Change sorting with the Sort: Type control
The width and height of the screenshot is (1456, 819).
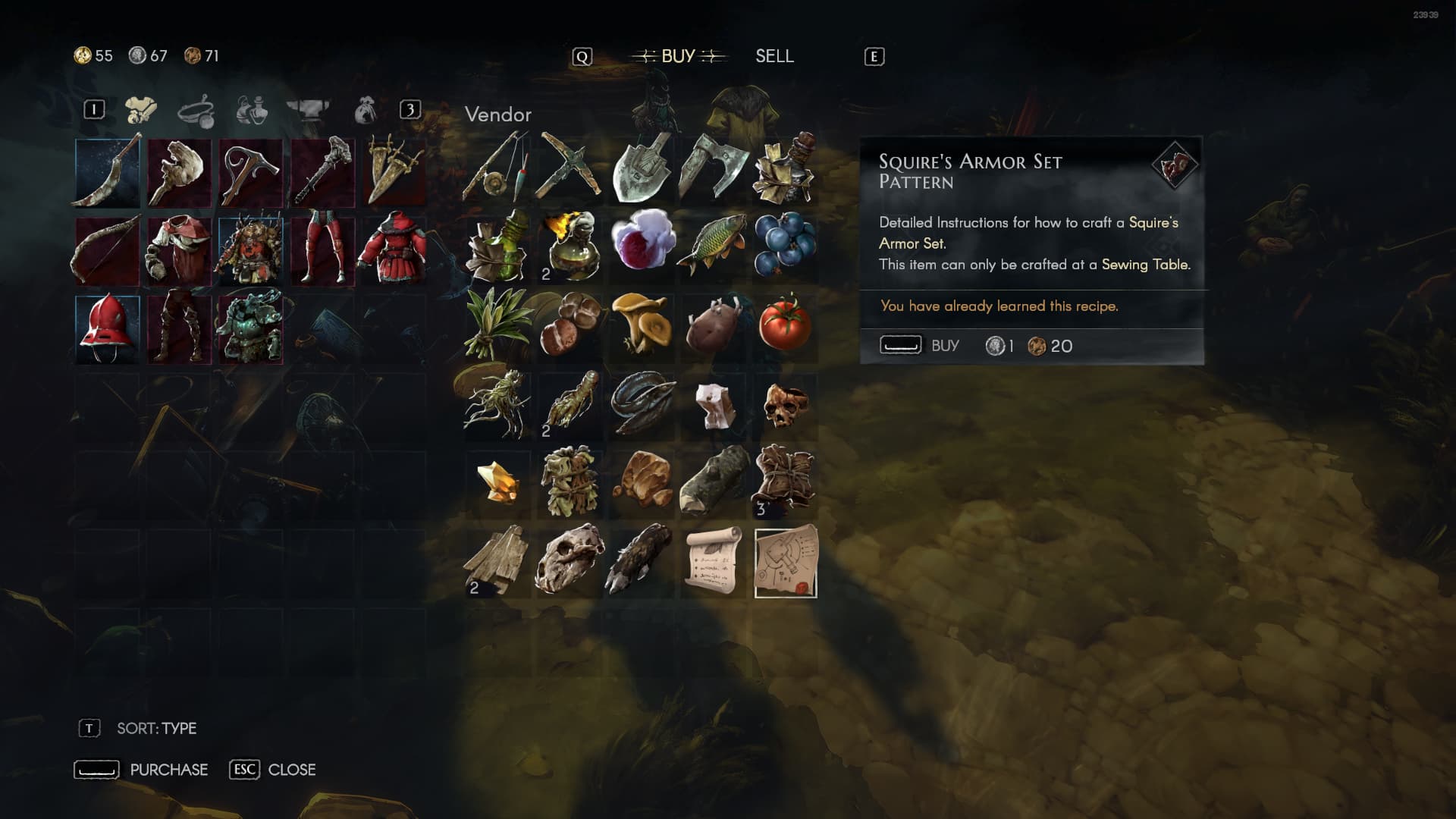156,729
